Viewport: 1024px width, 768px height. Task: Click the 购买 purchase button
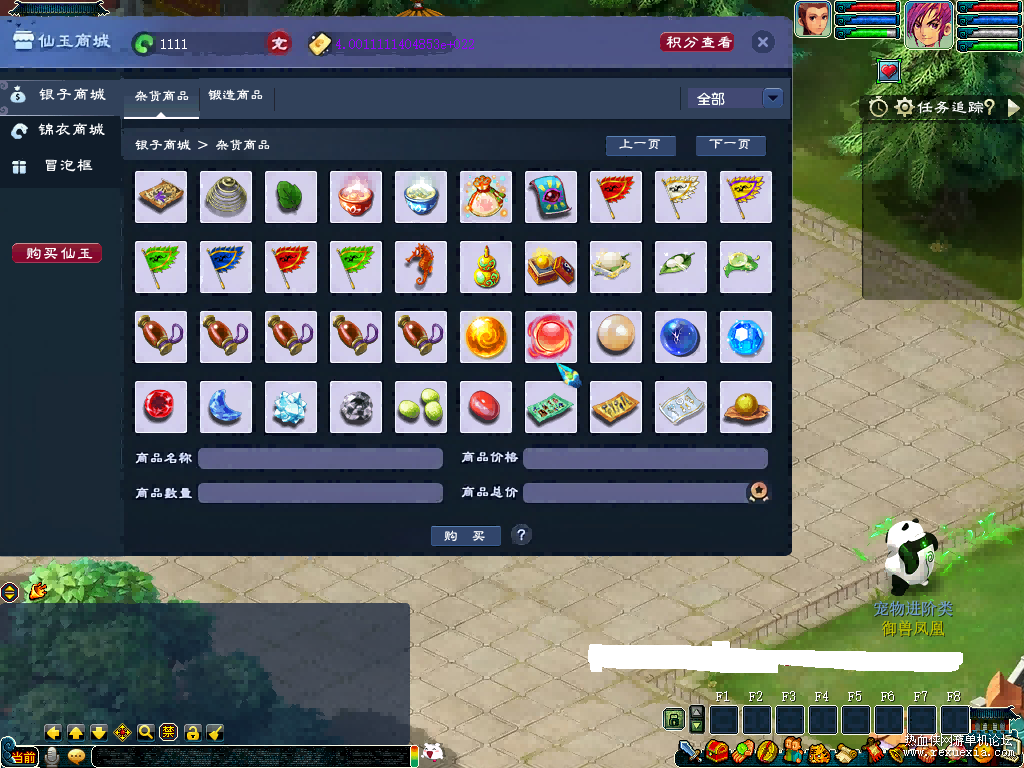point(465,536)
